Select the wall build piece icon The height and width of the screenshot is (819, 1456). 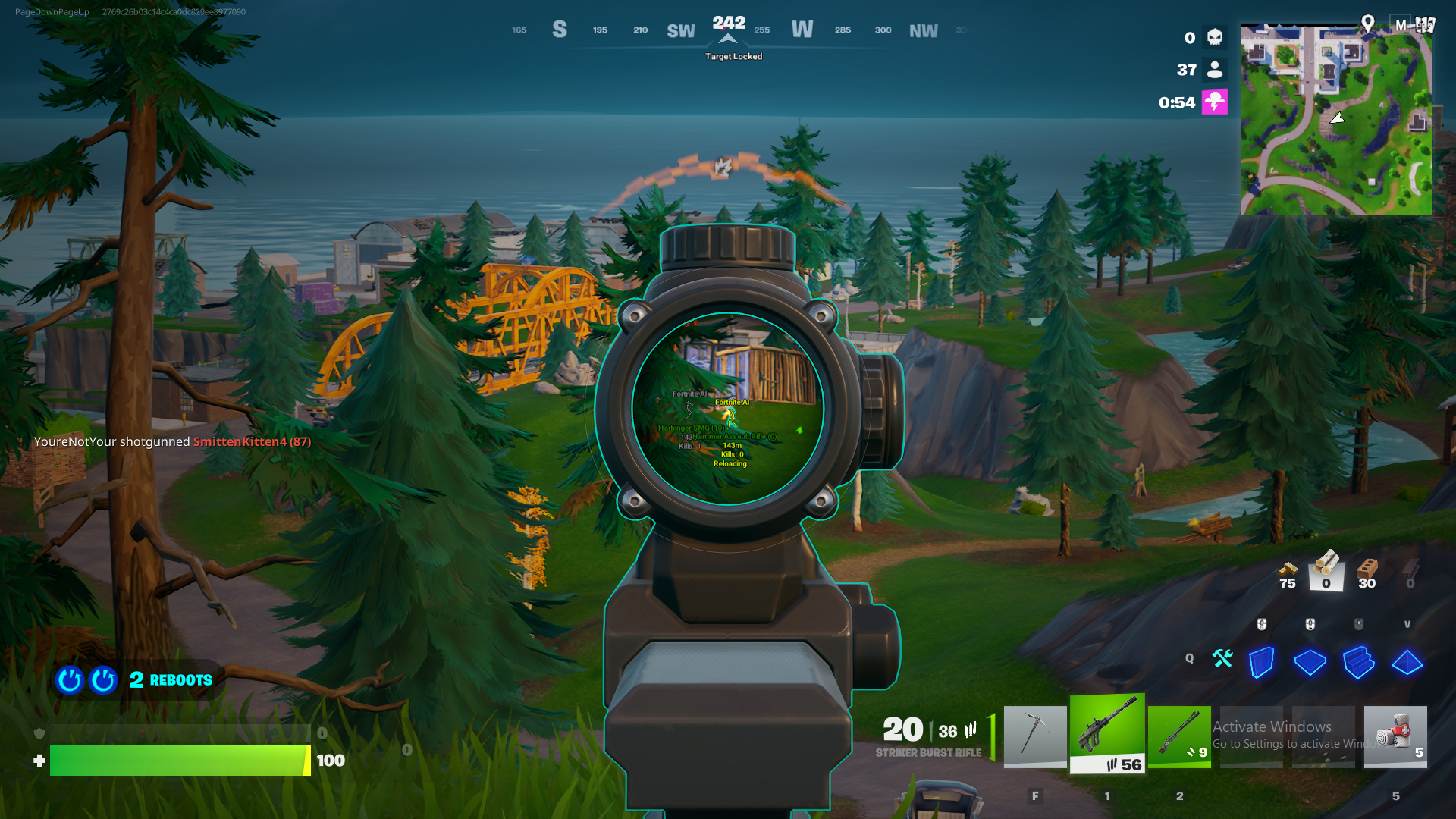(x=1261, y=663)
